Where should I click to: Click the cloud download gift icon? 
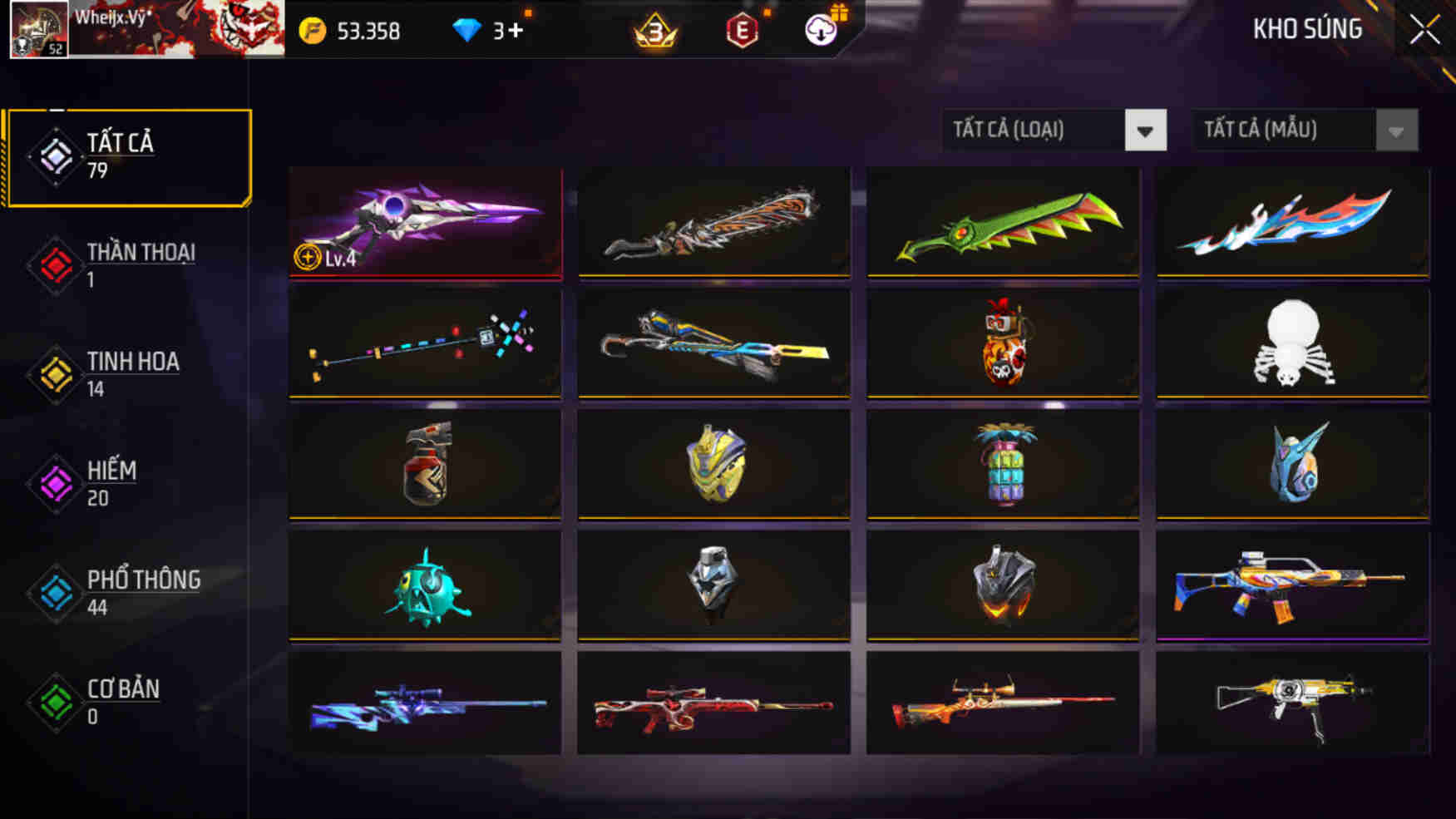click(x=818, y=31)
